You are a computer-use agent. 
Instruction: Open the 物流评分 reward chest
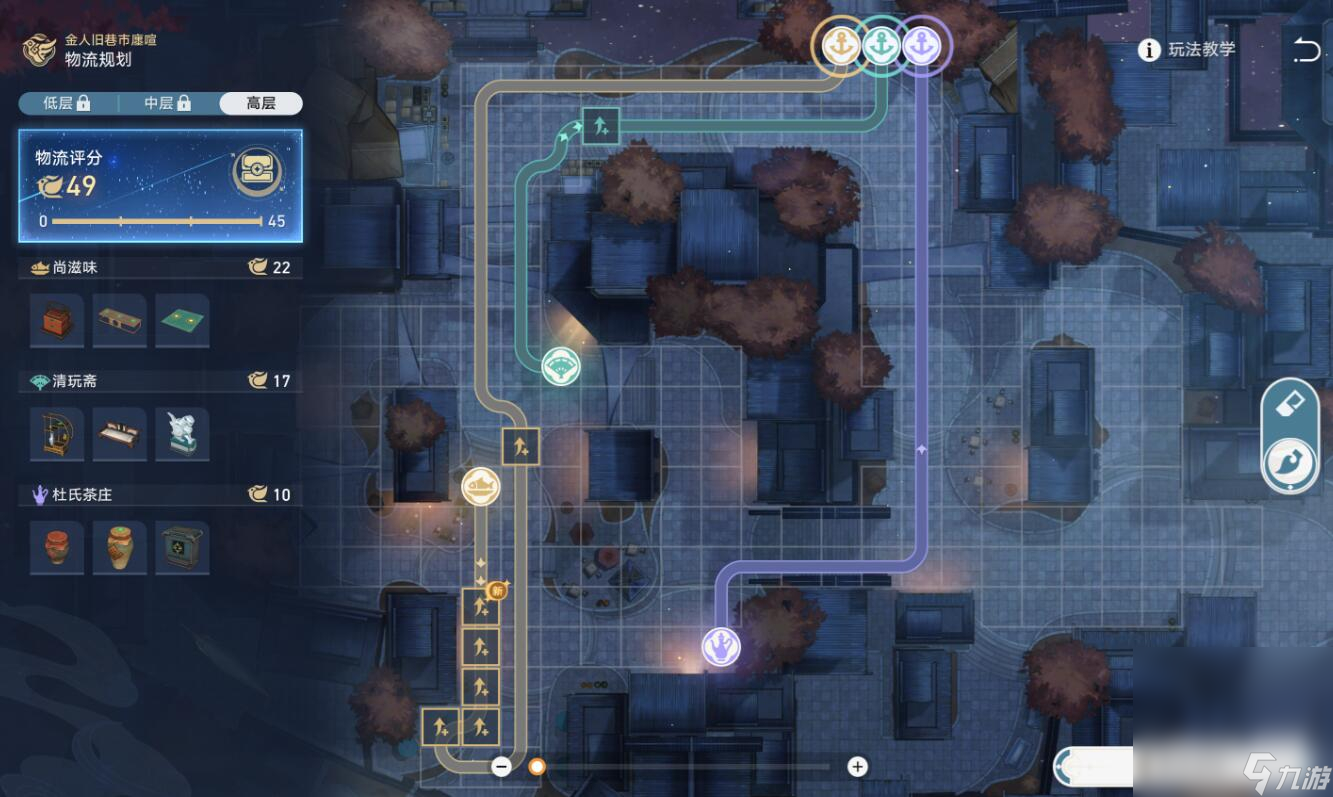257,172
